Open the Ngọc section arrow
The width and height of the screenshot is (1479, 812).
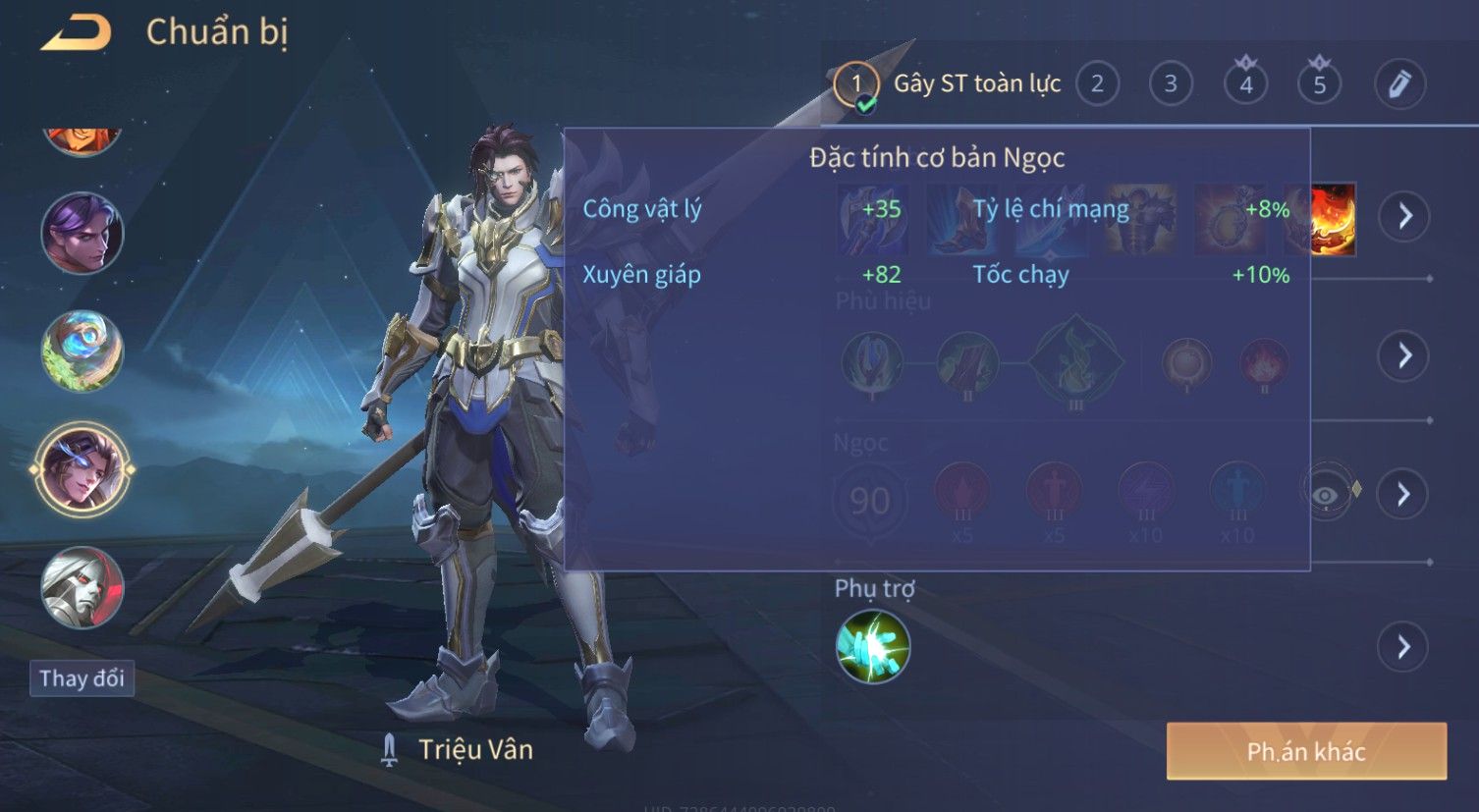[1404, 494]
